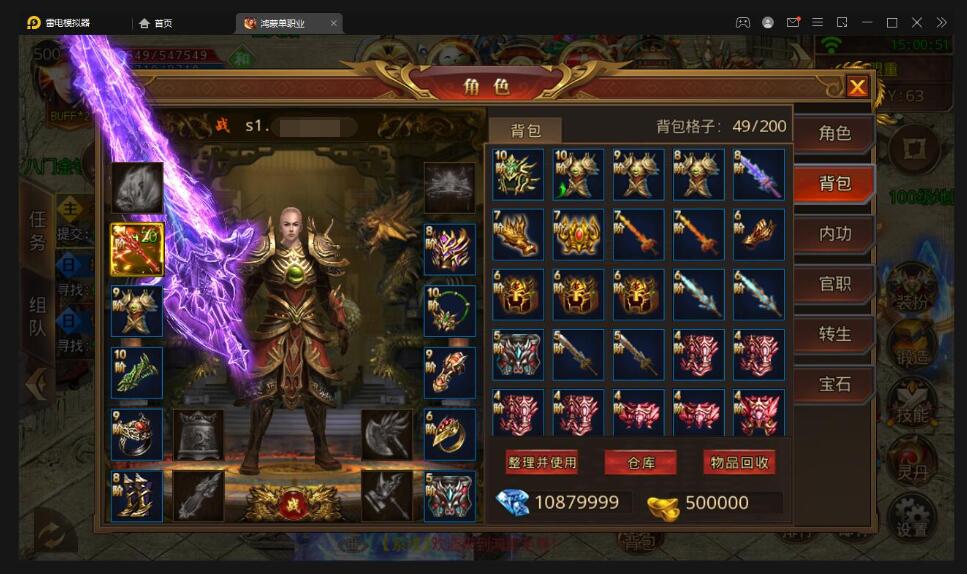Click the 物品回收 recycle button
Screen dimensions: 967x574
click(740, 462)
